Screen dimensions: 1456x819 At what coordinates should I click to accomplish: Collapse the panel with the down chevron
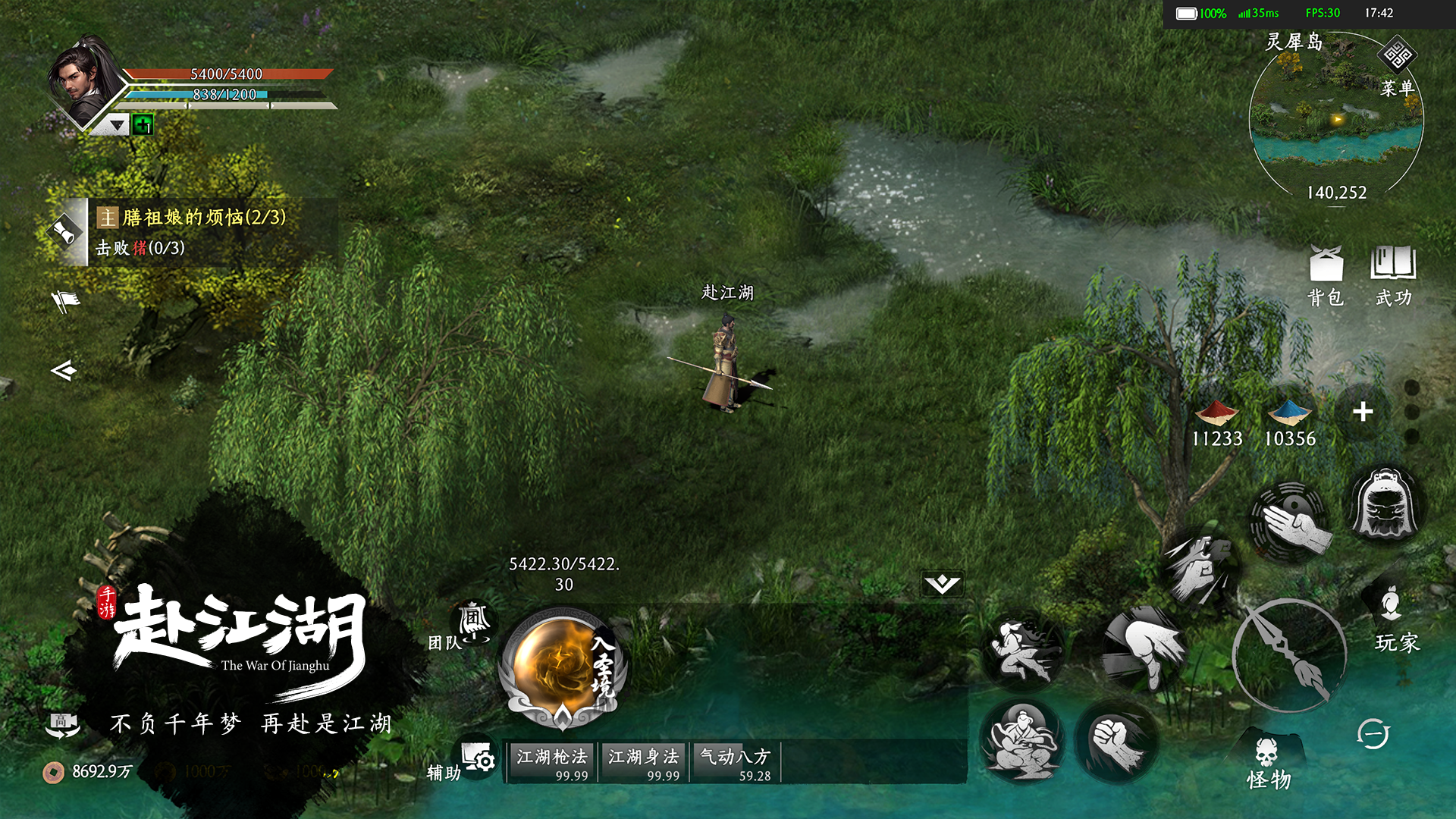click(943, 583)
